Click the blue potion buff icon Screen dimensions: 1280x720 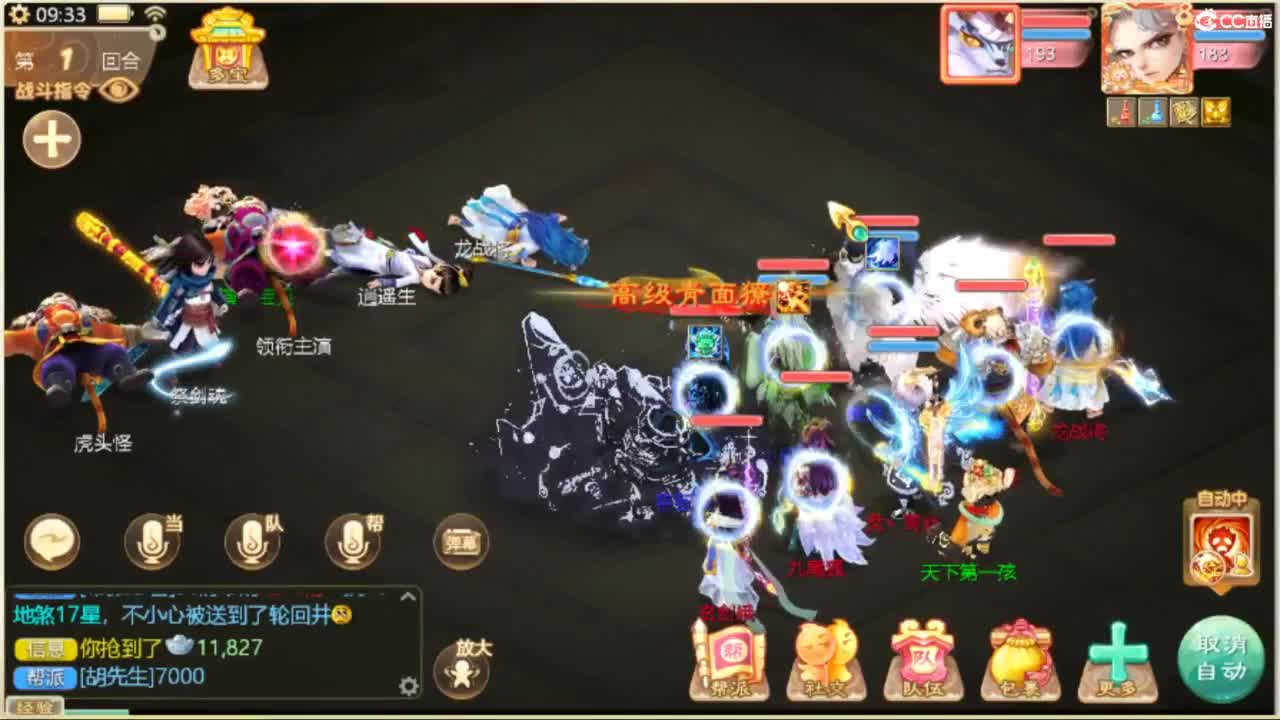pos(1155,111)
